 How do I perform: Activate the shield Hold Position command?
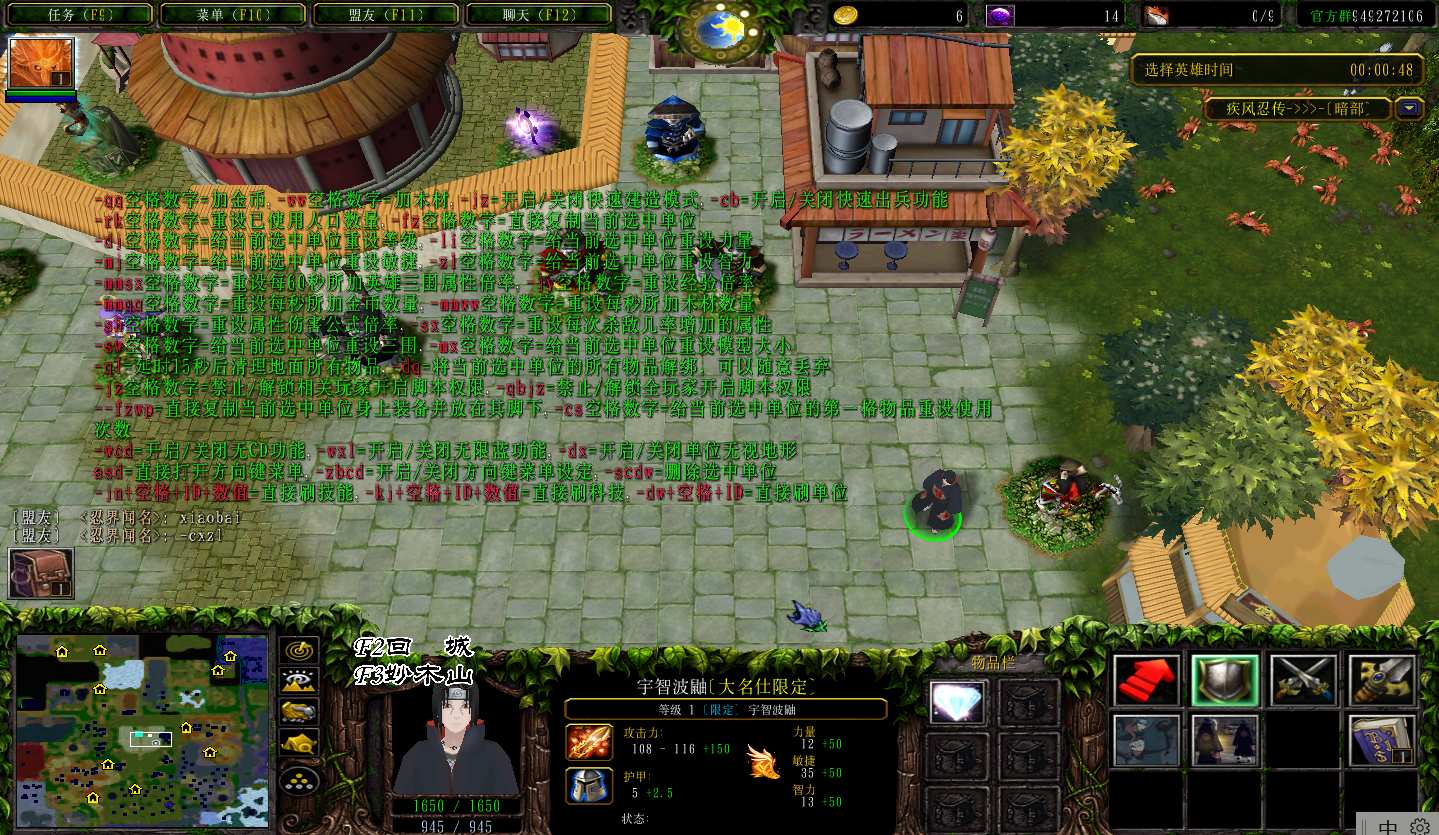coord(1224,680)
